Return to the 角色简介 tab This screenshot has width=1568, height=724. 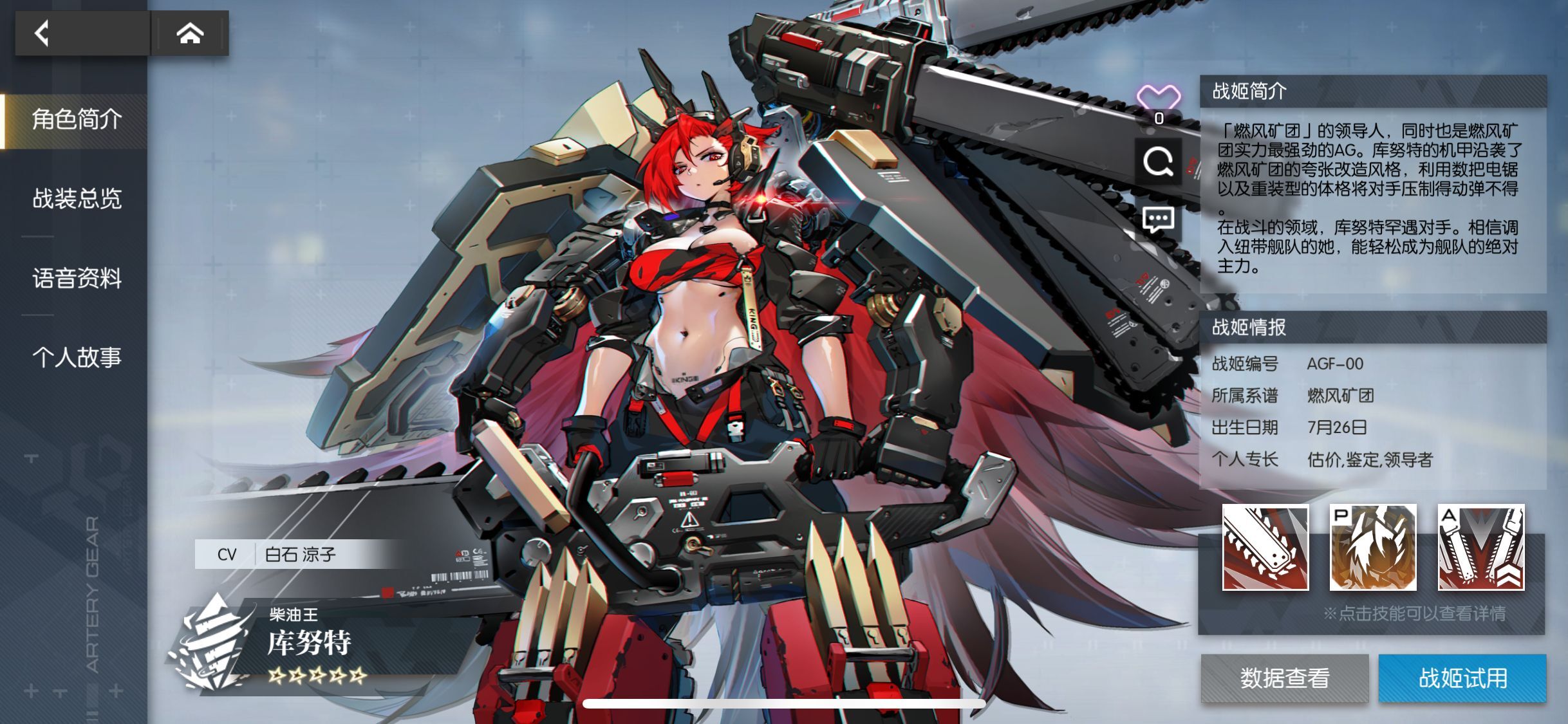tap(77, 121)
